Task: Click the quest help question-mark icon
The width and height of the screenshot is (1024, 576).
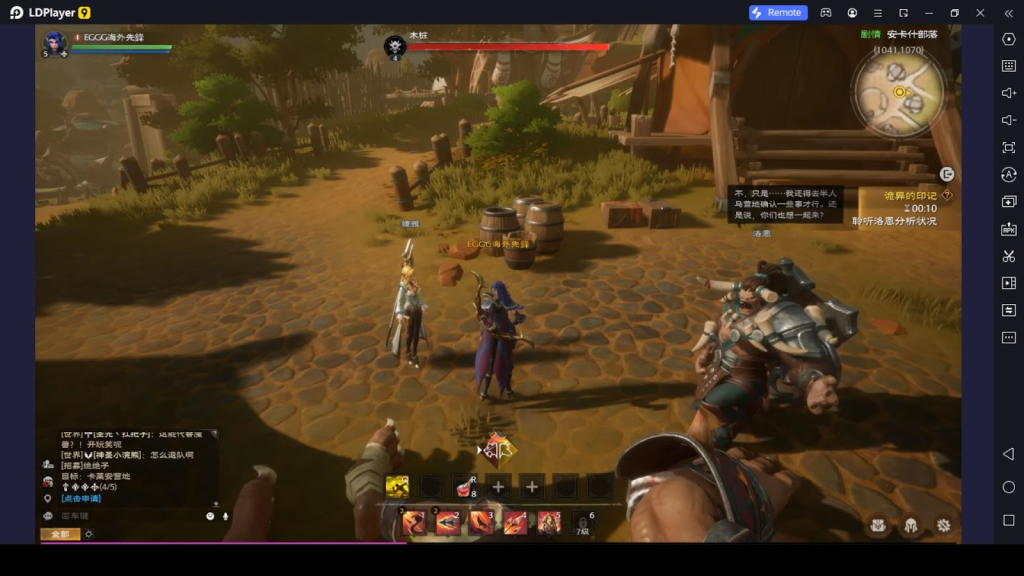Action: [x=947, y=195]
